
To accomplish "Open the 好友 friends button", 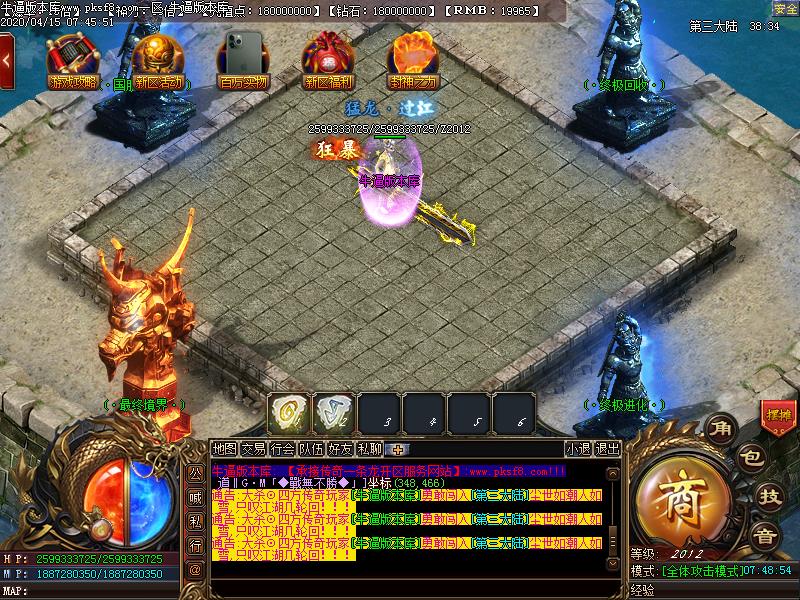I will 341,449.
